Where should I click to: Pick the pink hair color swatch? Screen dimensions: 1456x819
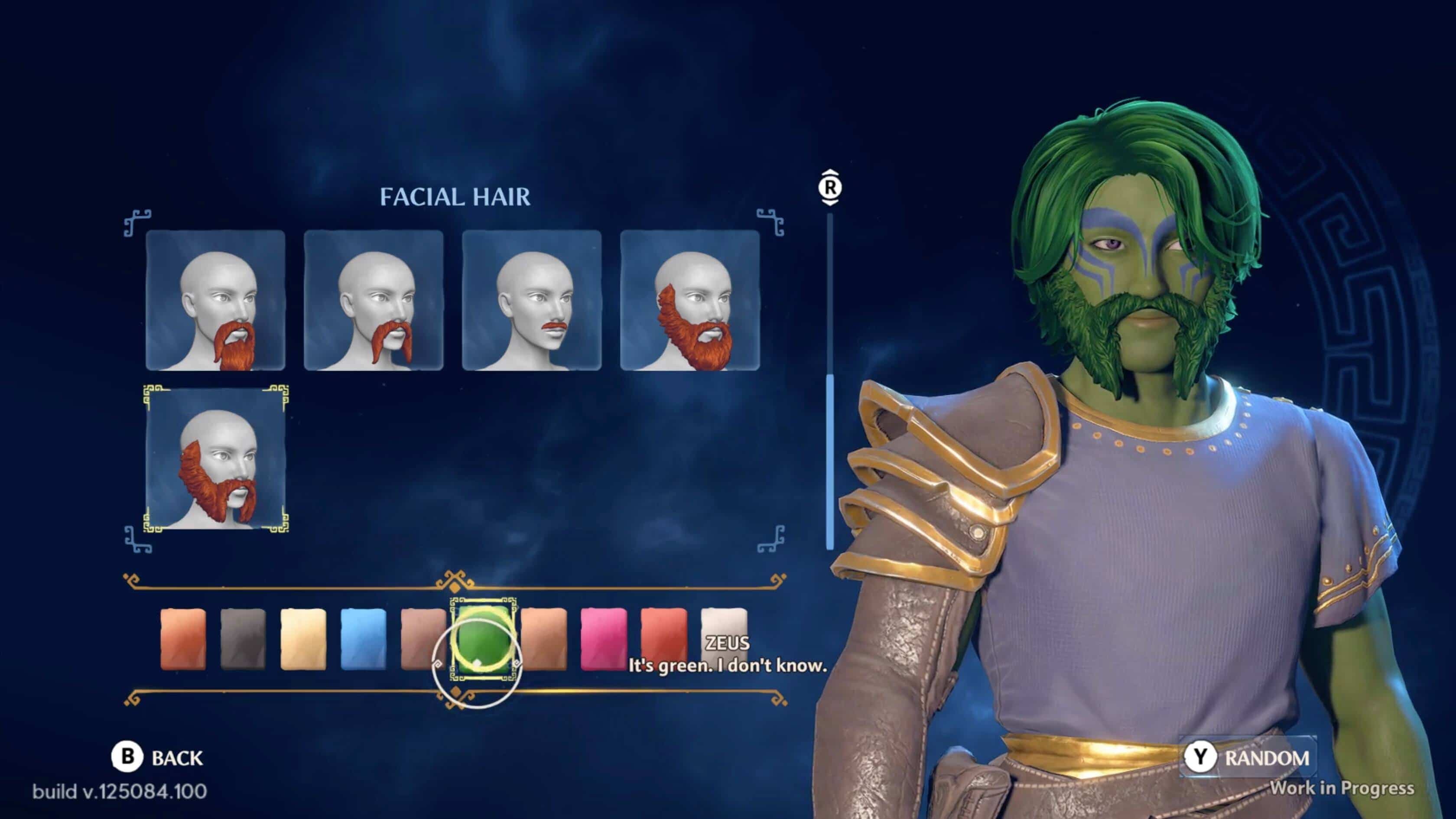pos(604,639)
